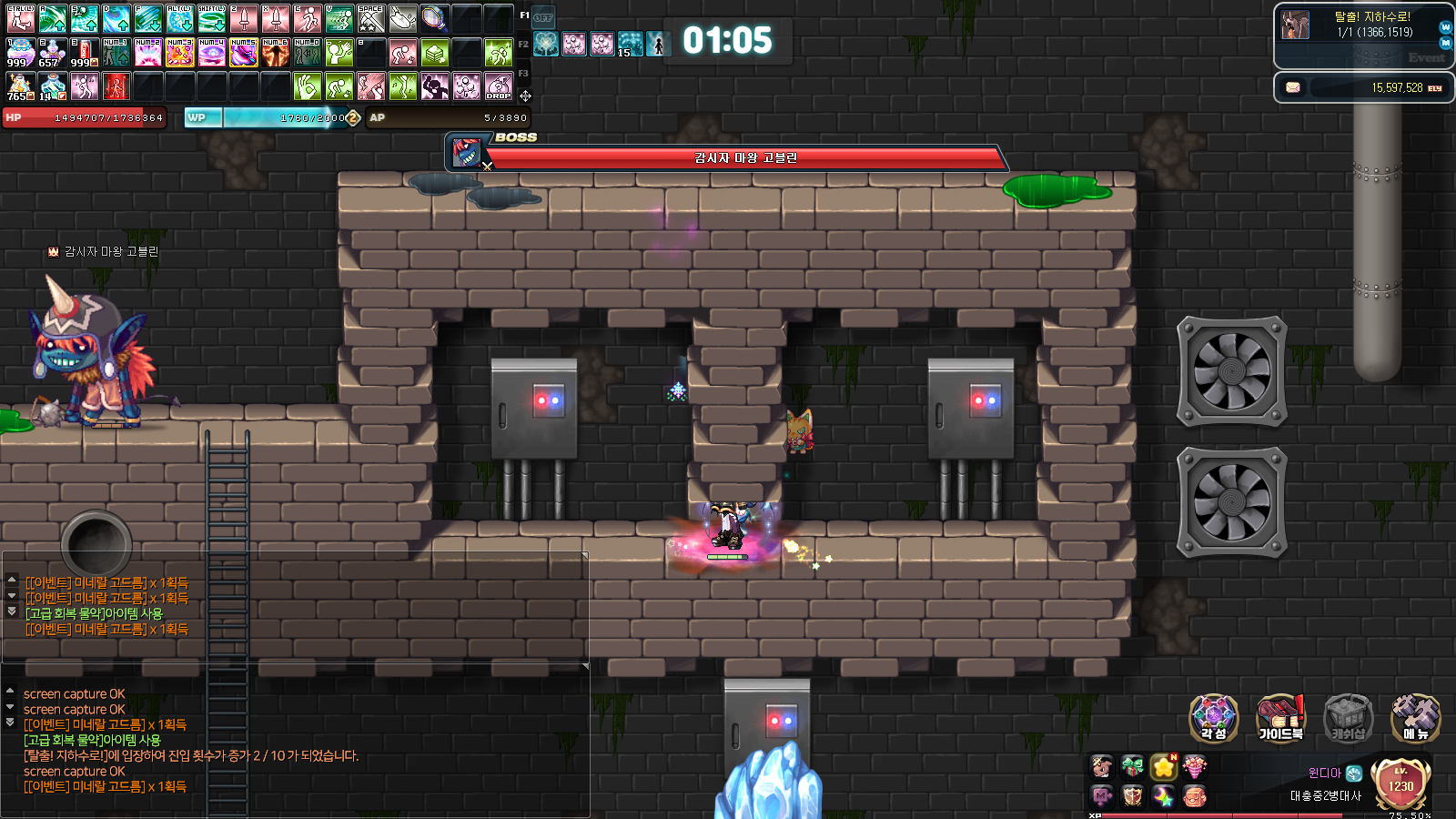Open the 메뉴 gear menu

point(1415,717)
